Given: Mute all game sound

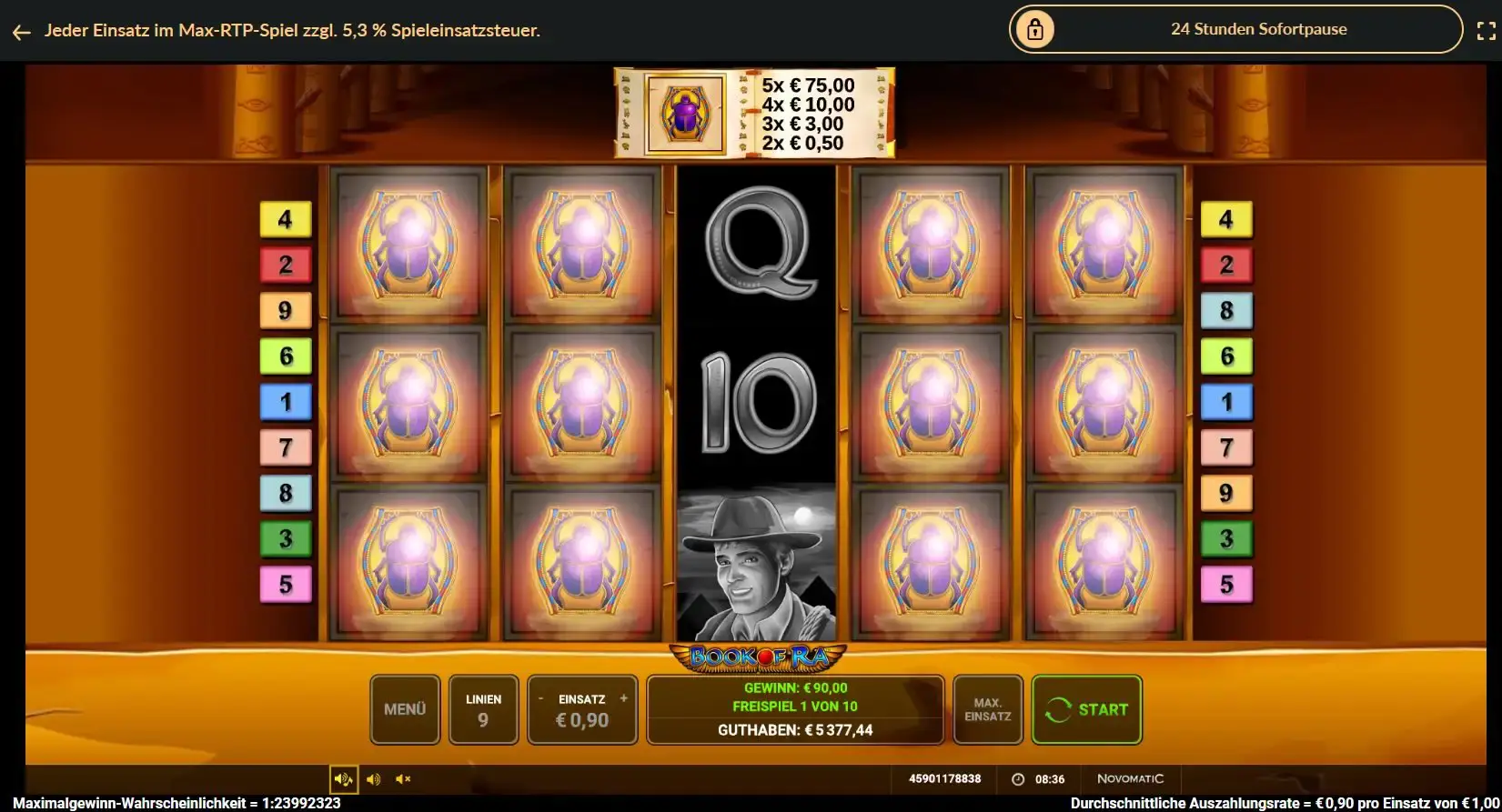Looking at the screenshot, I should [x=403, y=779].
